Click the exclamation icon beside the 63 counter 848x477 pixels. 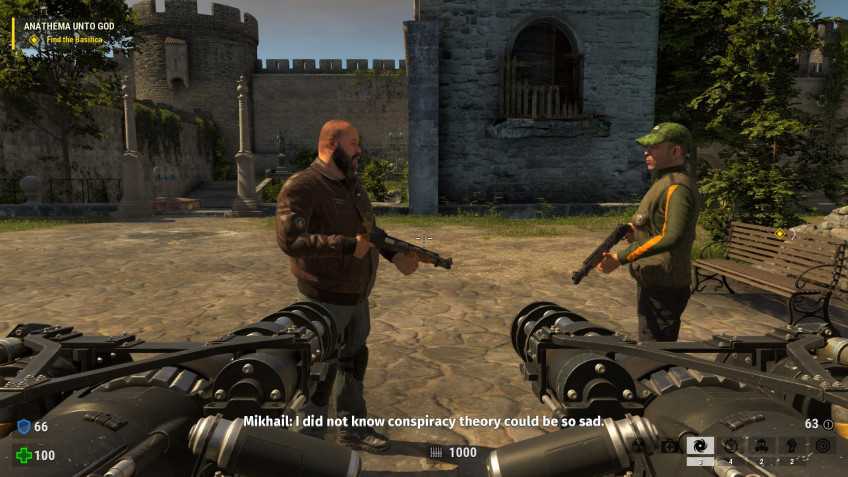827,424
